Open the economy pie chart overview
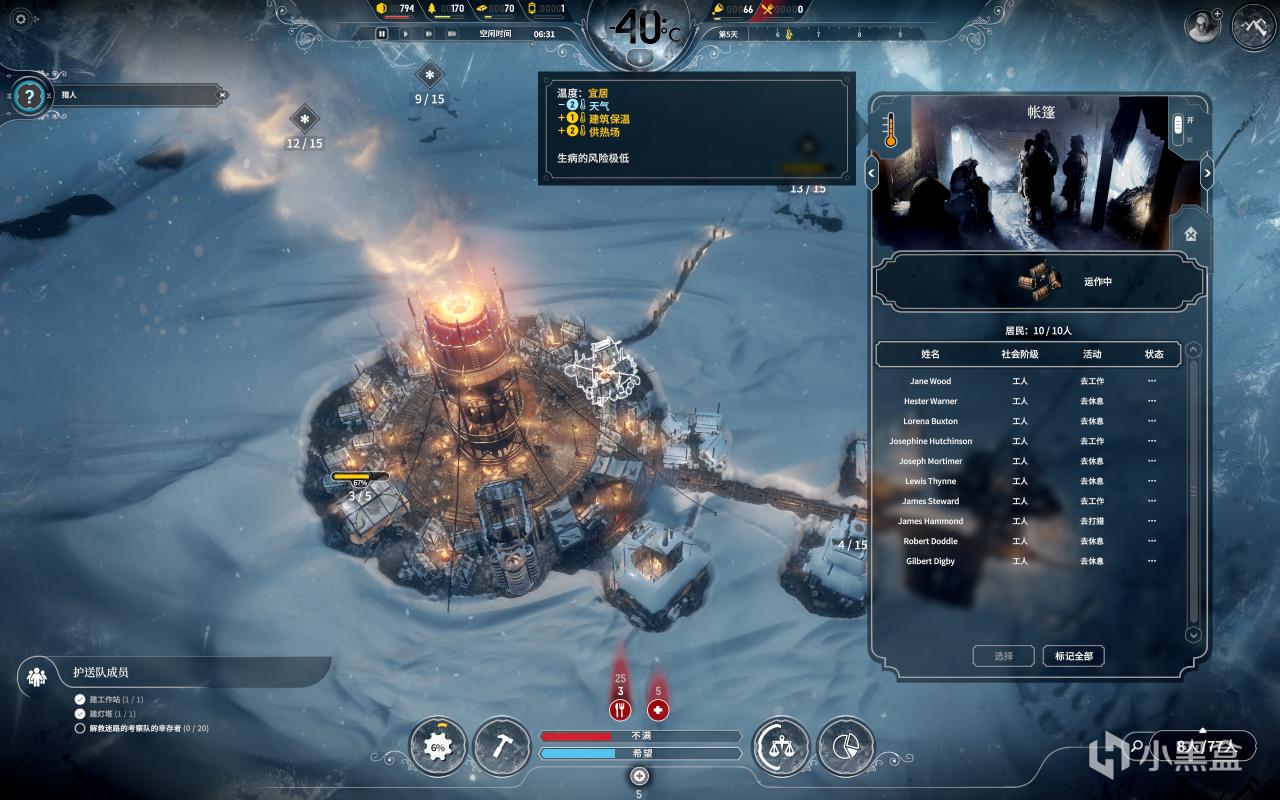The image size is (1280, 800). (845, 746)
